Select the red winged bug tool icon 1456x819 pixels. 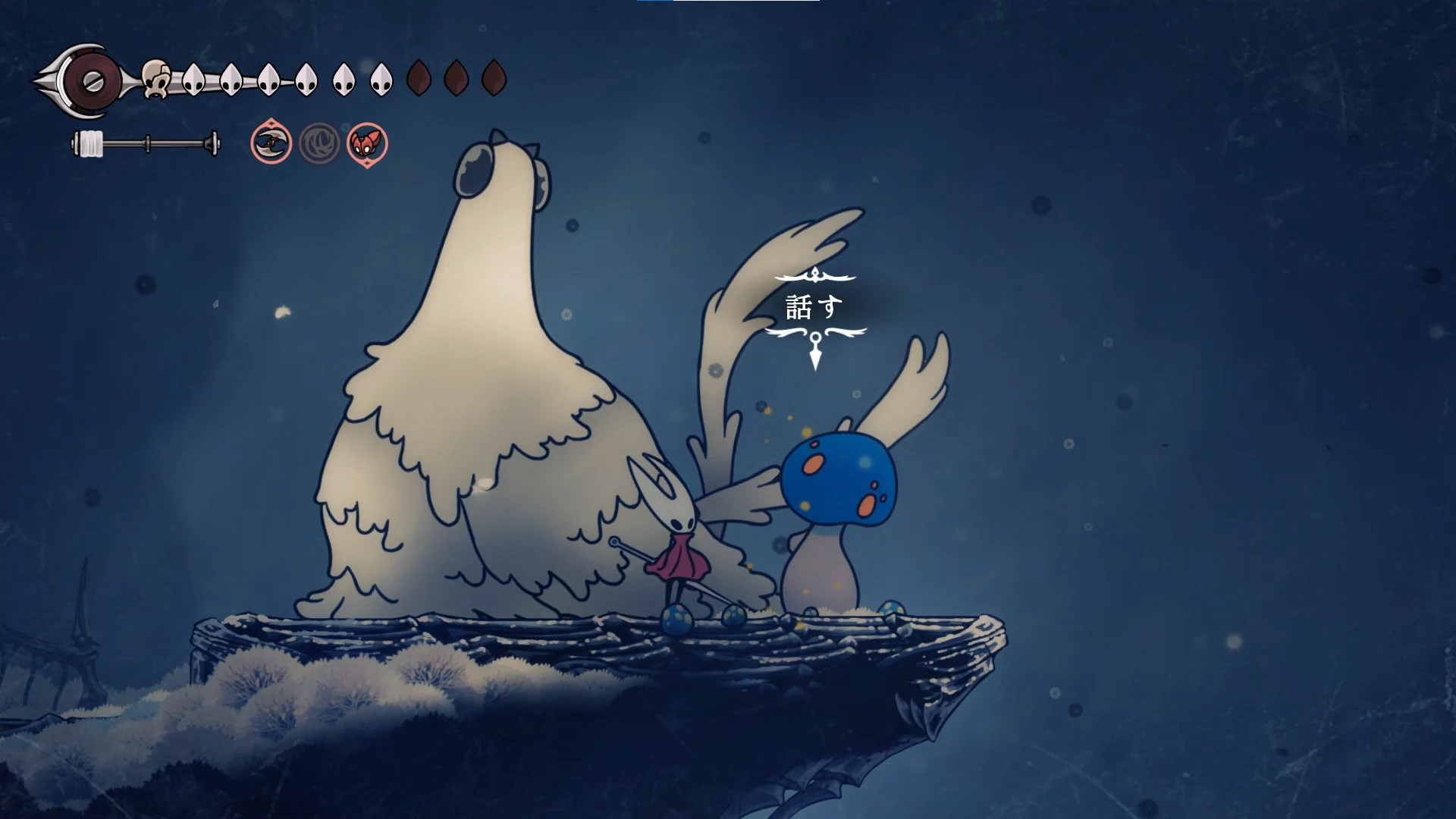click(368, 143)
